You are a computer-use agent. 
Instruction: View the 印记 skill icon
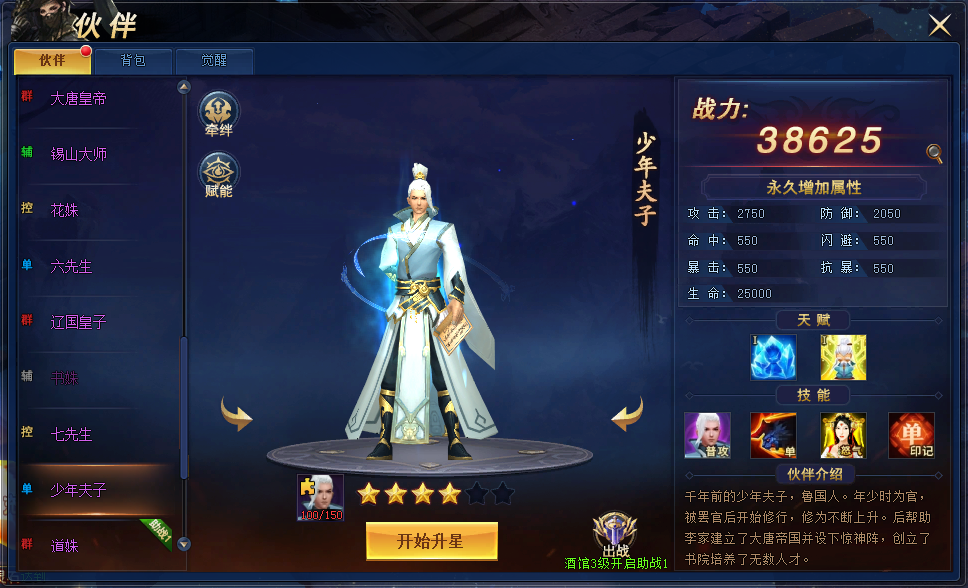tap(911, 435)
